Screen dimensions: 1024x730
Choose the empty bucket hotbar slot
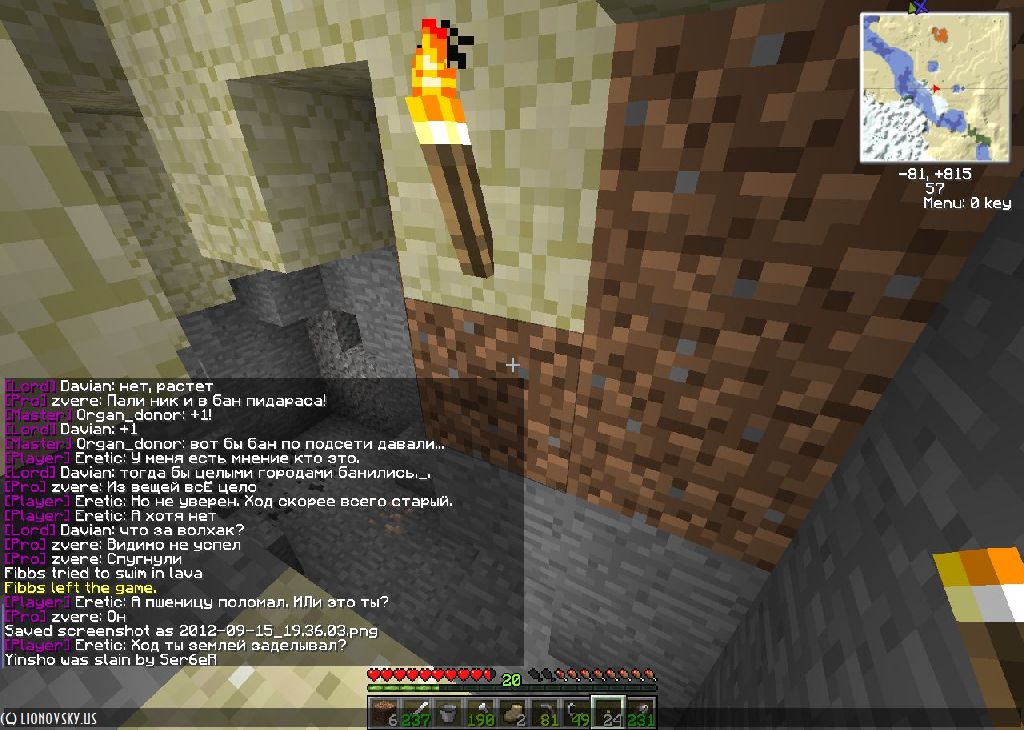coord(449,714)
